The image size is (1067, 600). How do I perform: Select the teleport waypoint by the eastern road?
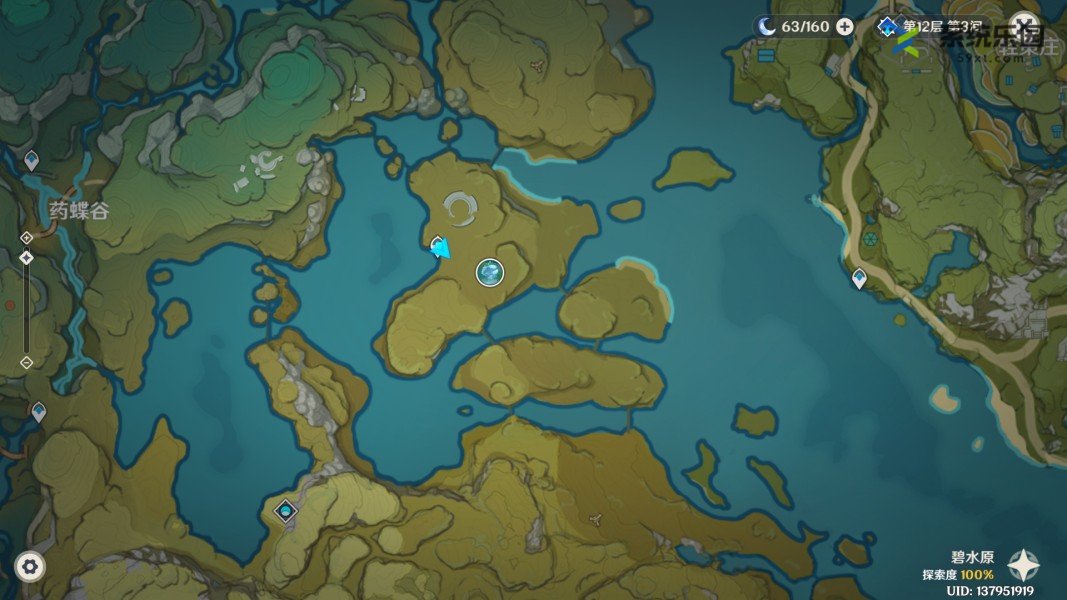859,279
